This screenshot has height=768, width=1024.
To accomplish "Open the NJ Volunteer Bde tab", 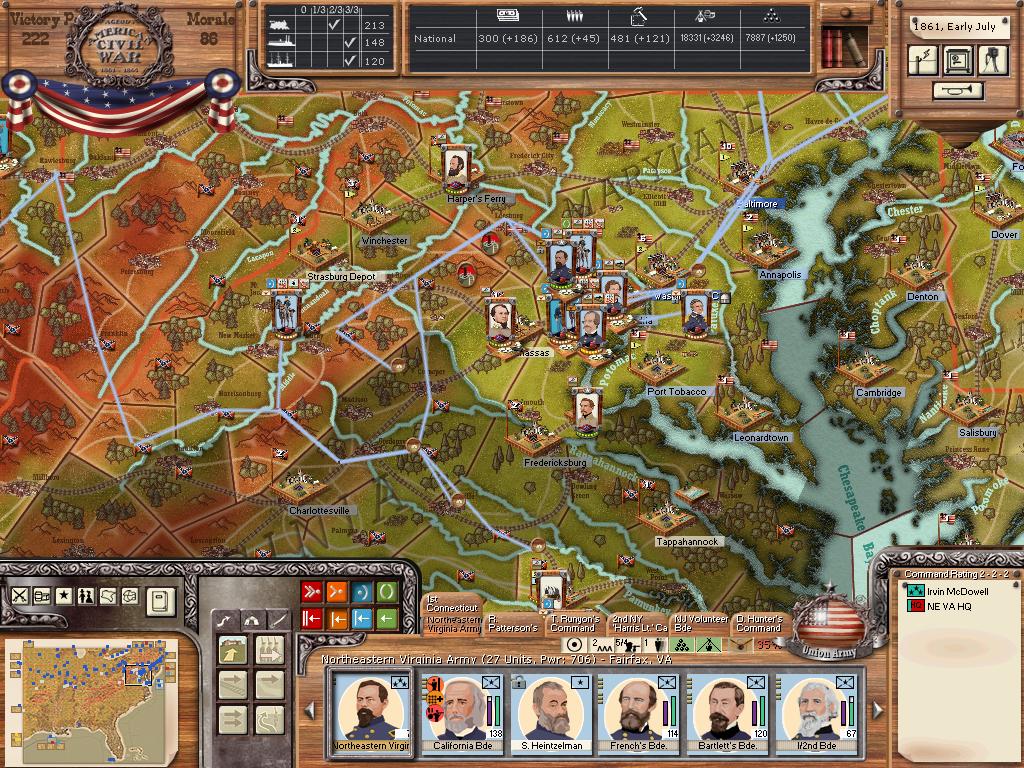I will click(x=699, y=623).
